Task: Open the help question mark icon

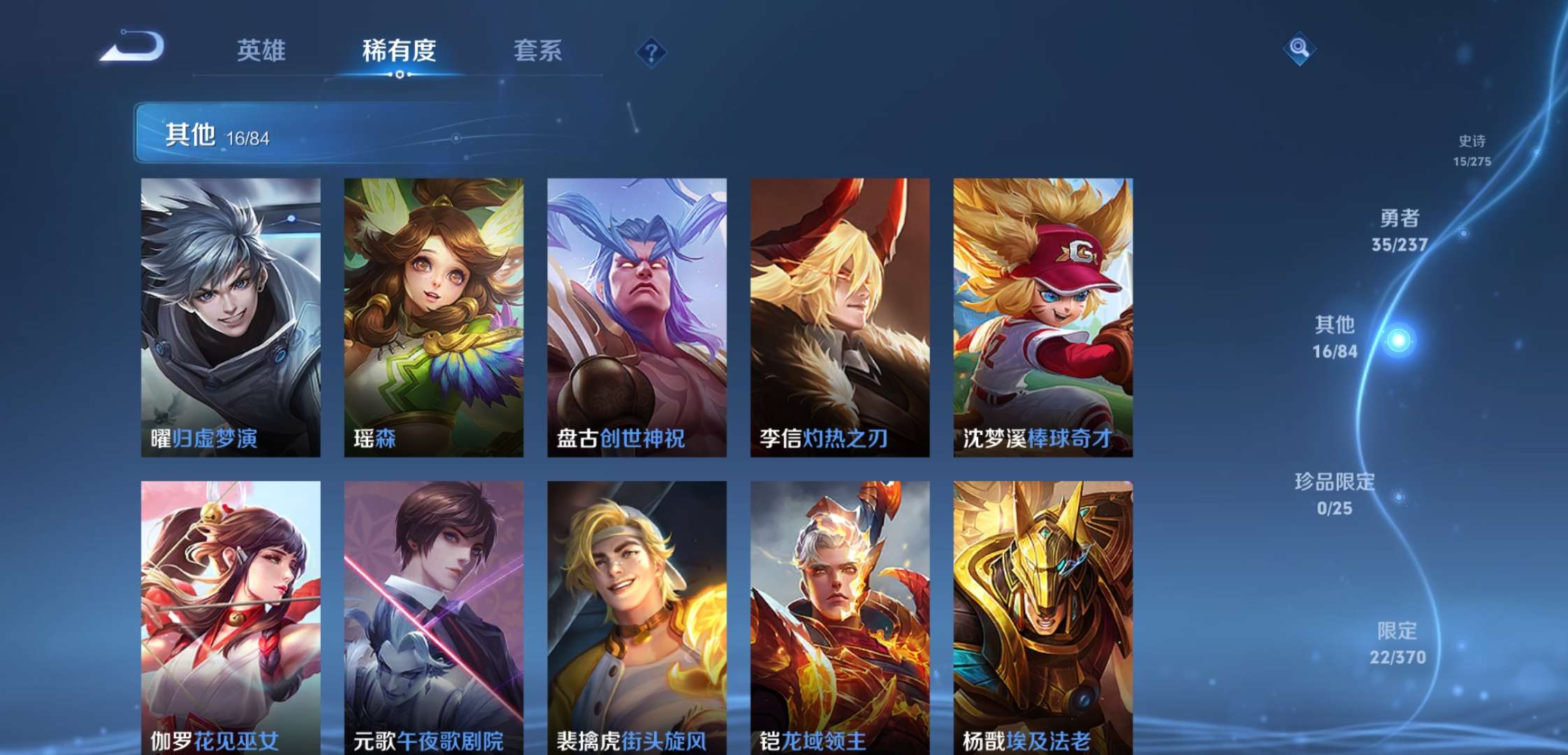Action: 650,49
